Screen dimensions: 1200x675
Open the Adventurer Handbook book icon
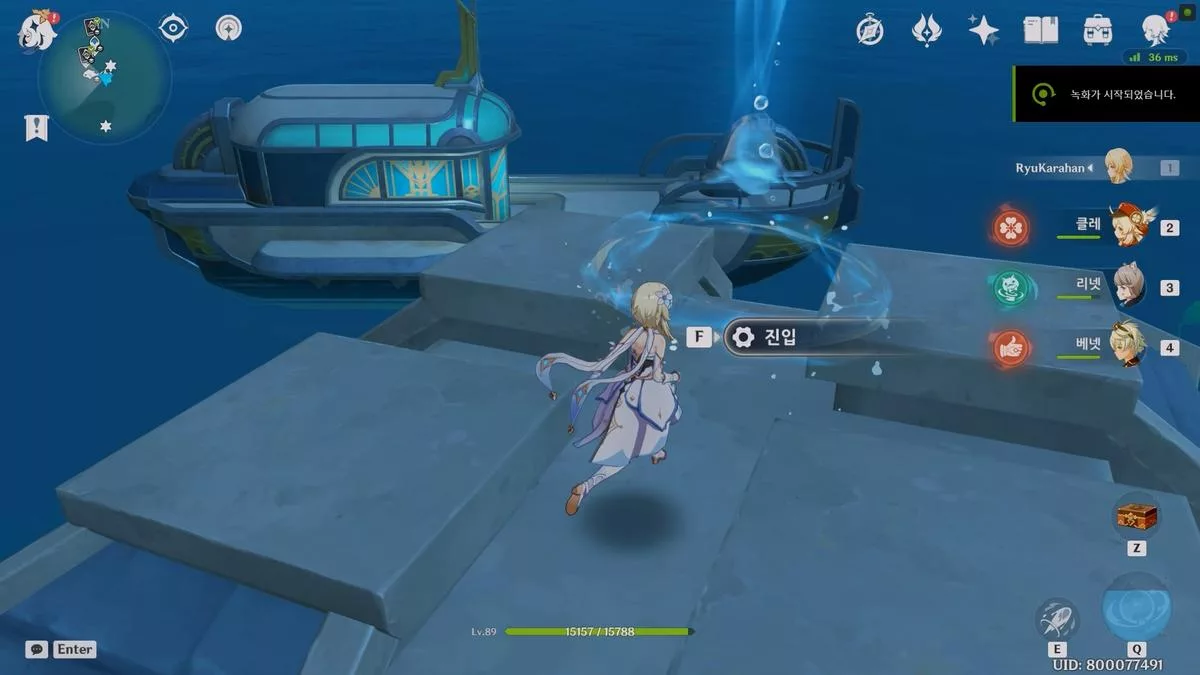(1041, 31)
